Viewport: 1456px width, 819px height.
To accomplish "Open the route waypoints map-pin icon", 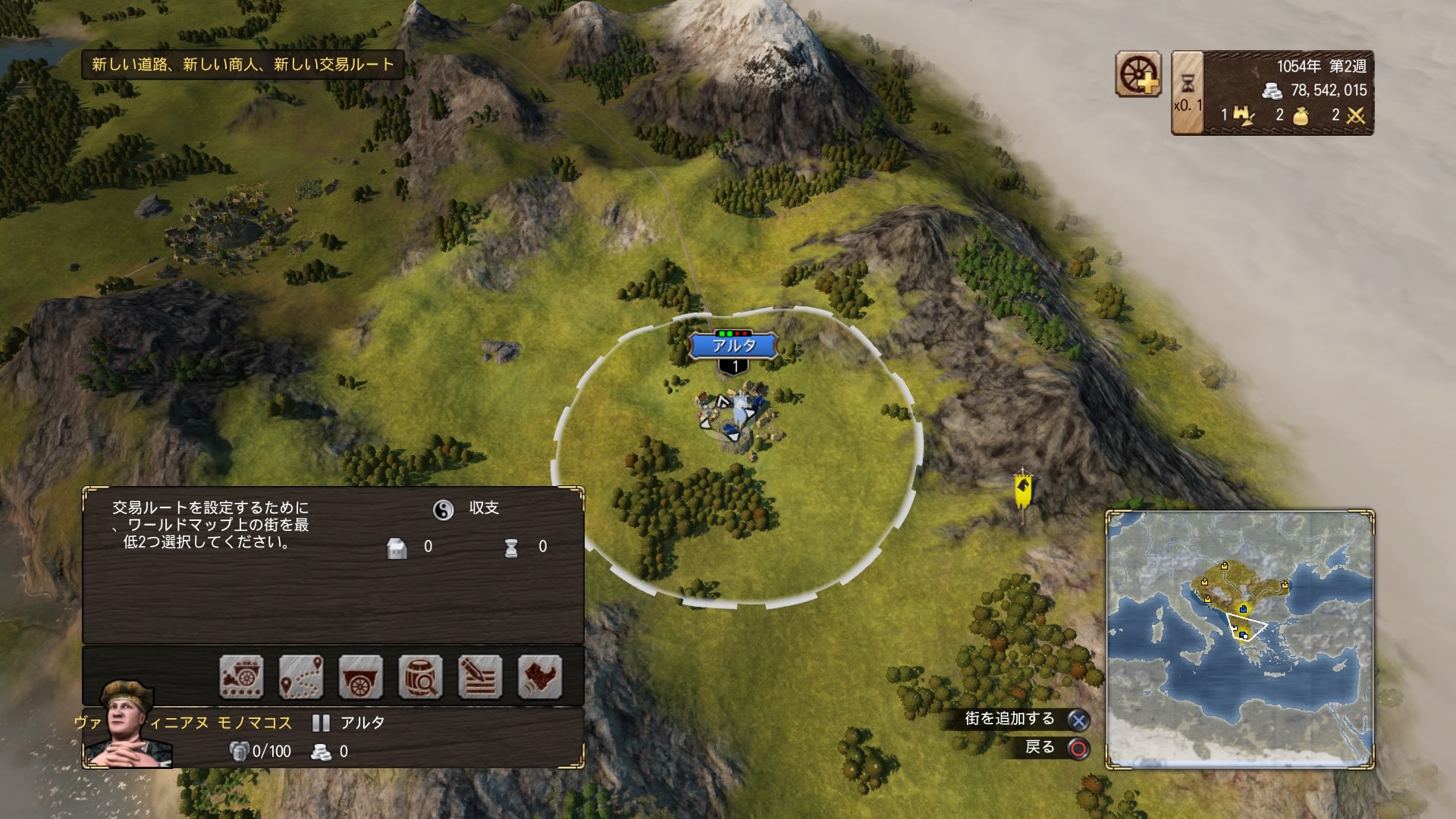I will click(301, 676).
